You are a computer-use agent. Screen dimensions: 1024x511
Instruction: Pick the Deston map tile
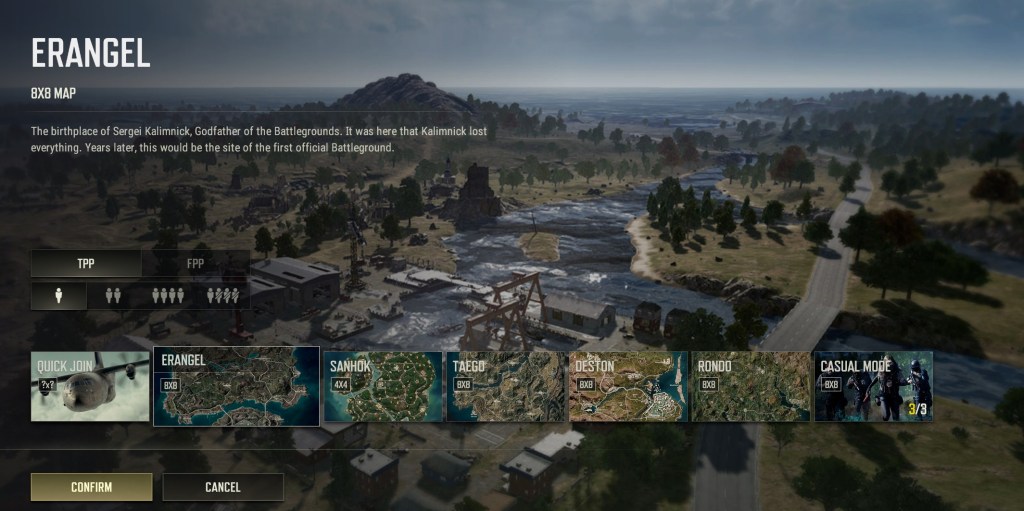(x=628, y=386)
